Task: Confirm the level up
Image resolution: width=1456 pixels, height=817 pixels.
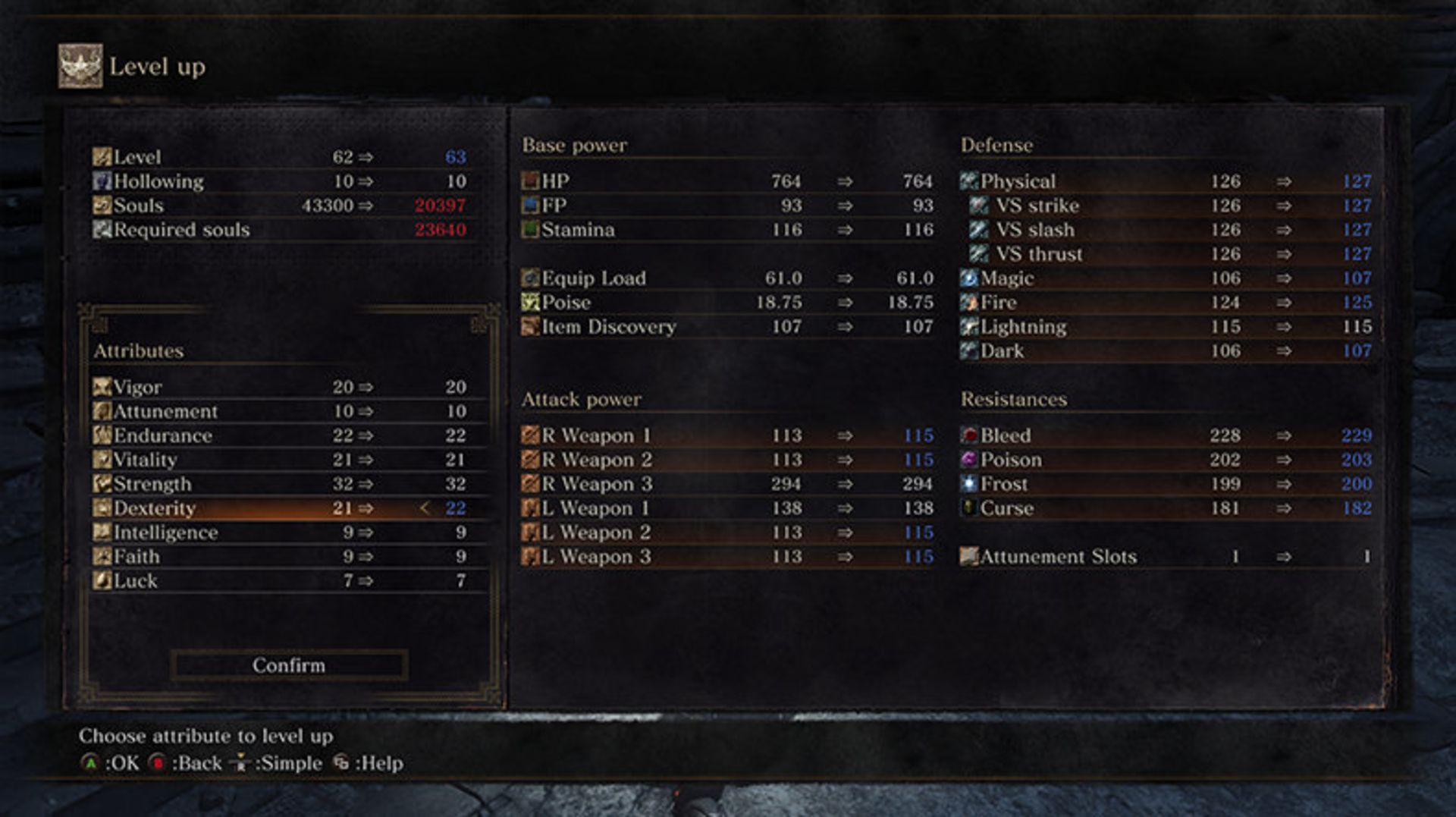Action: tap(288, 665)
